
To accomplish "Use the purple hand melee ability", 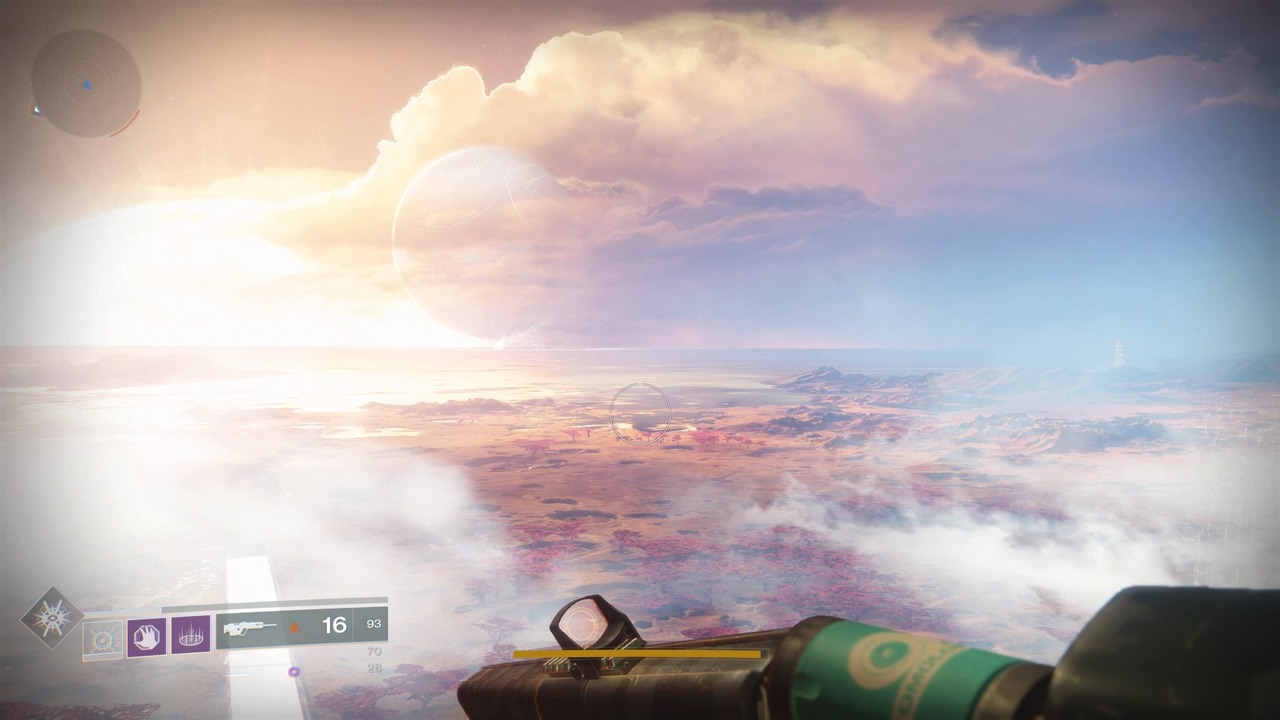I will pyautogui.click(x=146, y=636).
